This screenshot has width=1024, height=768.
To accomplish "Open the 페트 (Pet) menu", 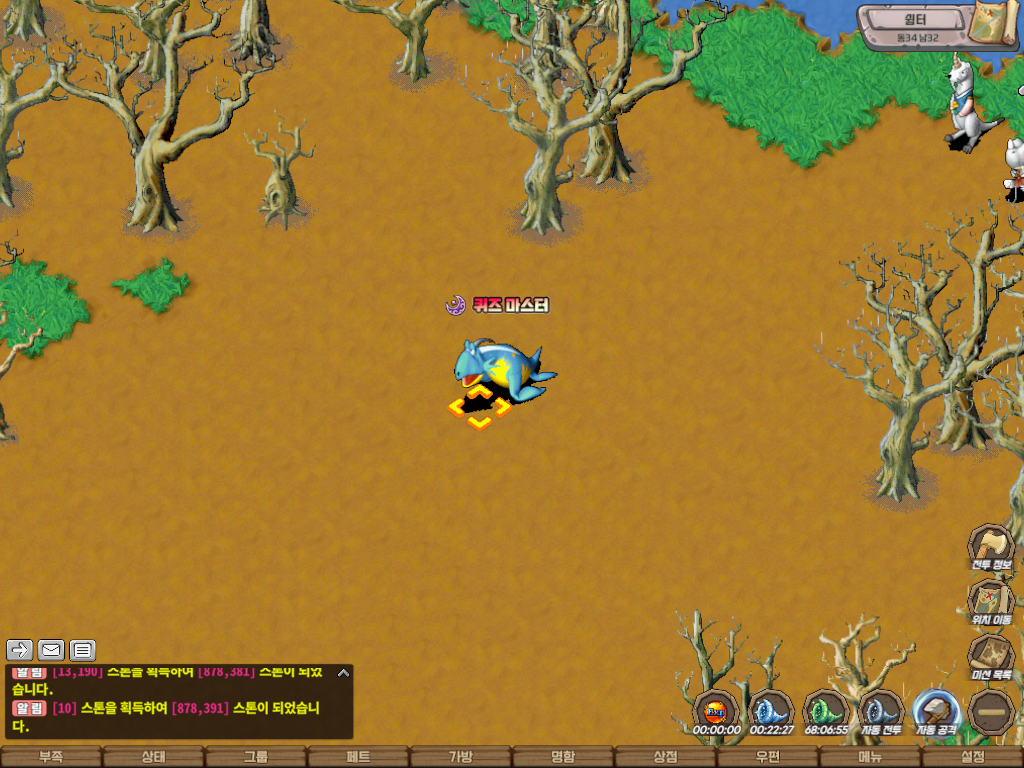I will click(x=358, y=757).
